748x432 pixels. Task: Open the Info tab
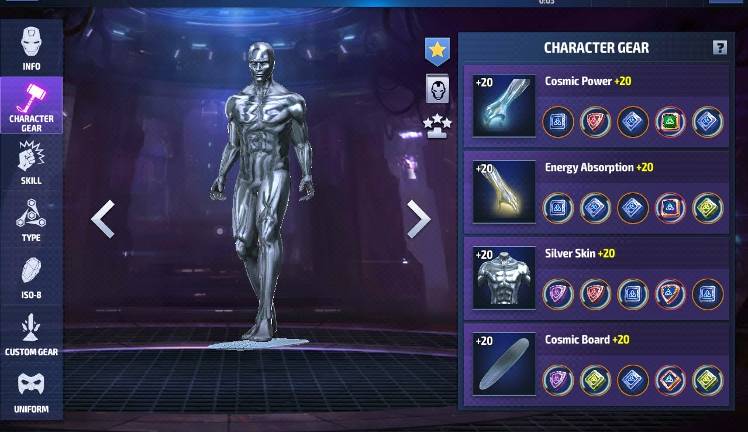pos(31,47)
